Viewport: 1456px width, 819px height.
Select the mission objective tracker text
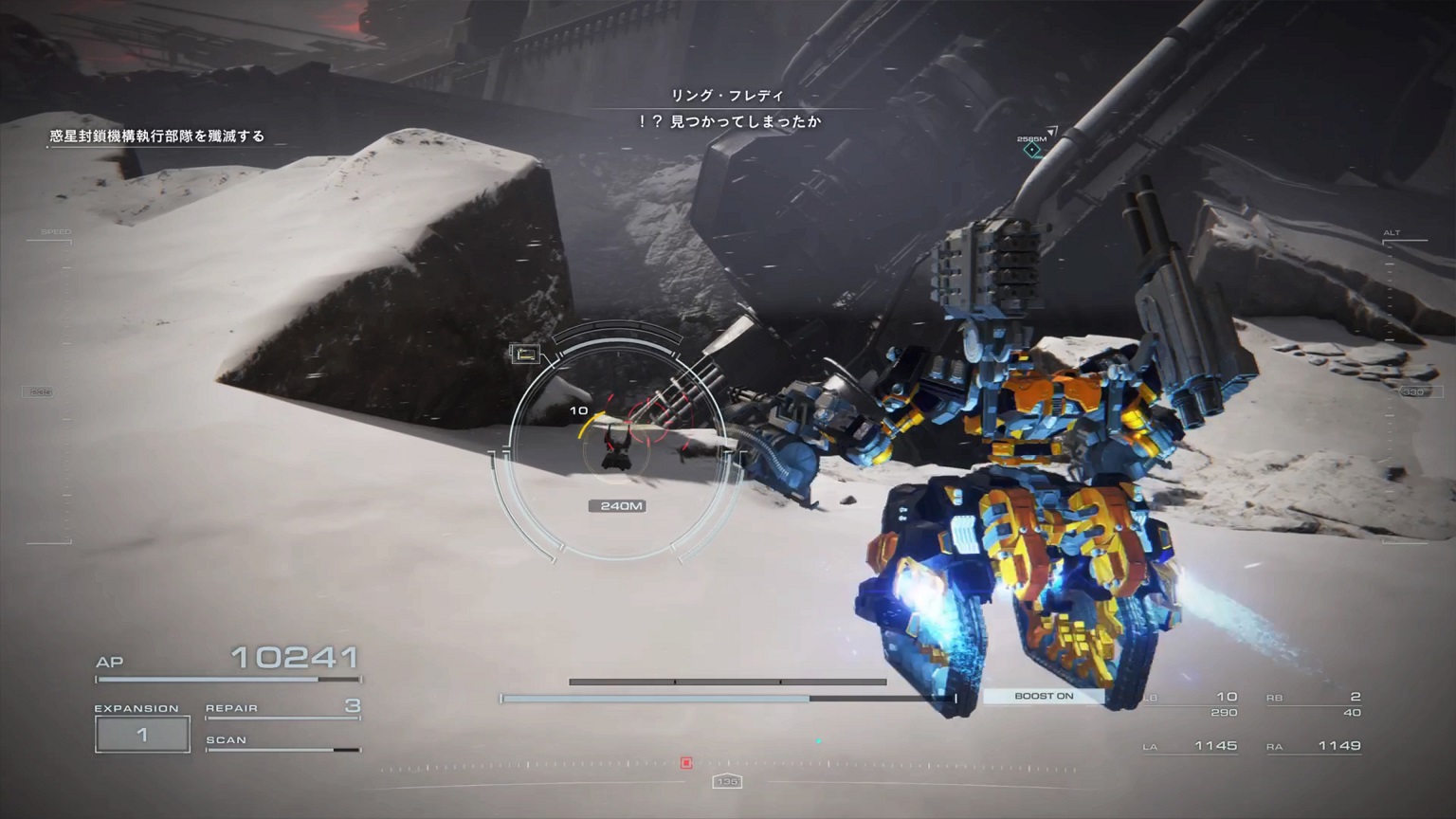click(x=157, y=136)
